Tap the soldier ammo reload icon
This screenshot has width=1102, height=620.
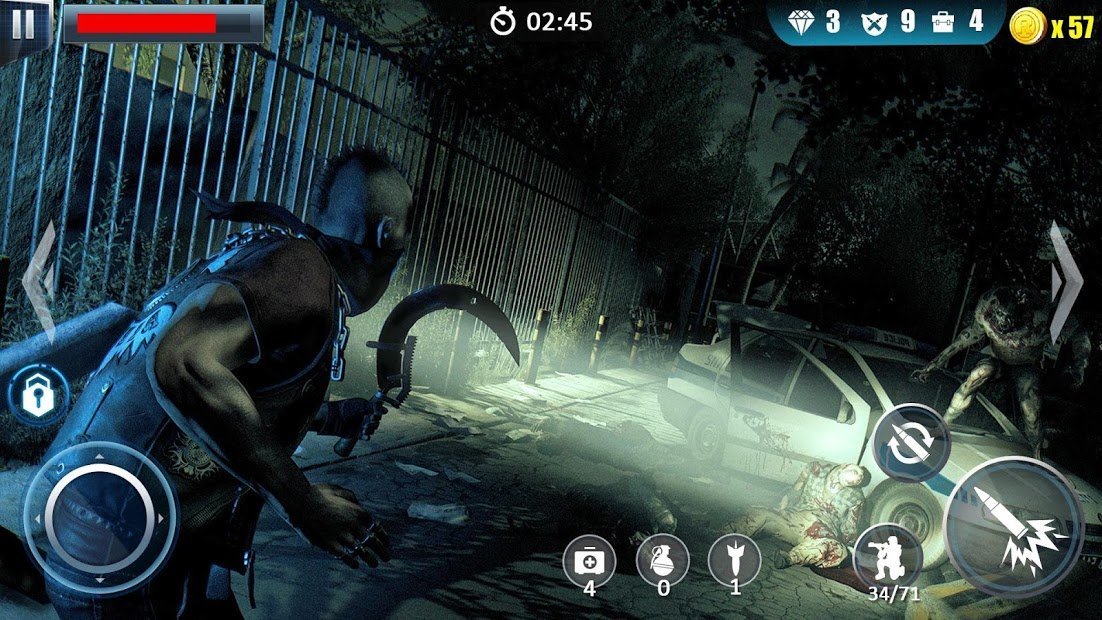click(x=887, y=556)
